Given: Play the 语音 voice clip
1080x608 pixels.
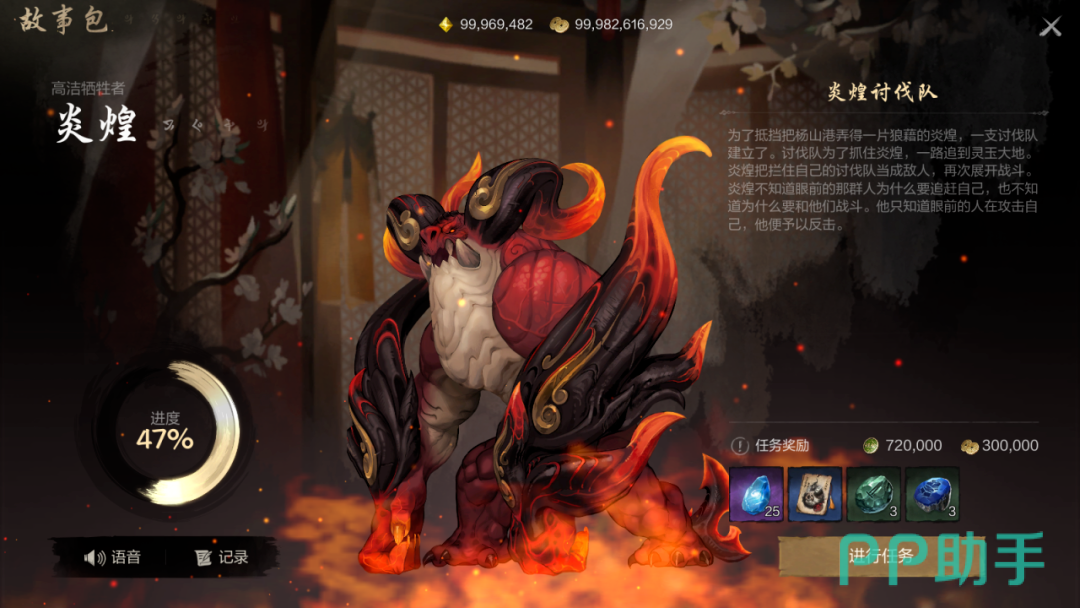Looking at the screenshot, I should tap(113, 557).
